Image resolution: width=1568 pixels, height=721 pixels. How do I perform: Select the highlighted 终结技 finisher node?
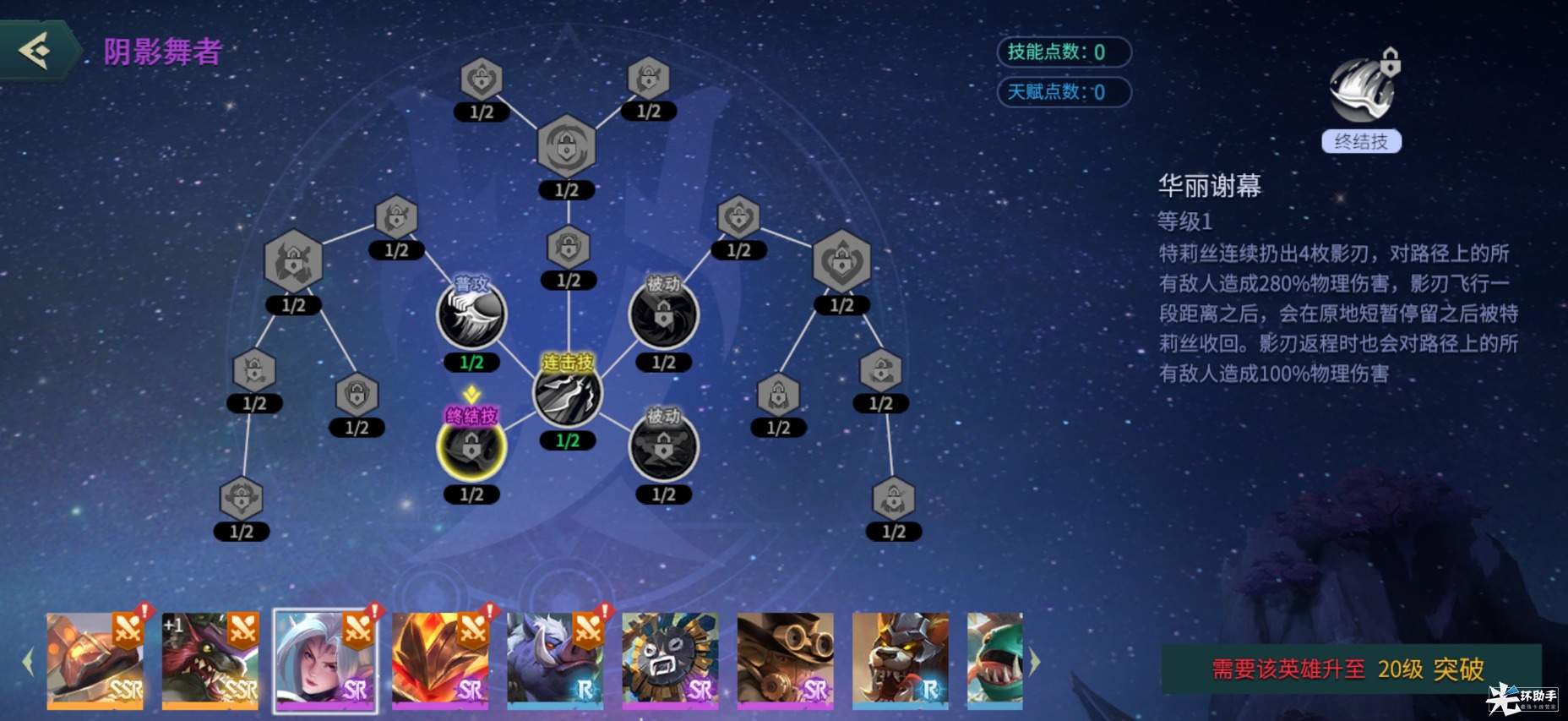[471, 447]
